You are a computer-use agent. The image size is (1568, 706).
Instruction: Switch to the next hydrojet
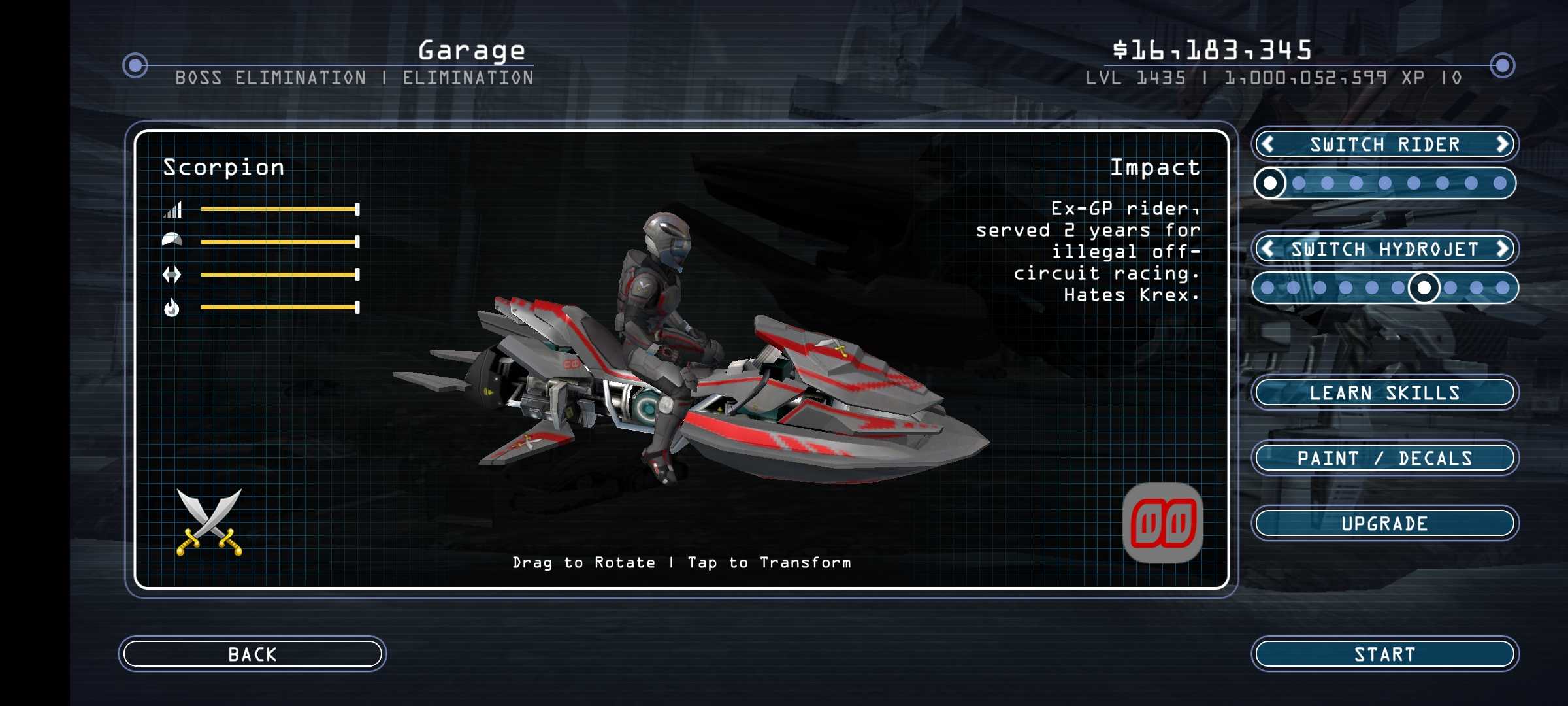(x=1502, y=248)
